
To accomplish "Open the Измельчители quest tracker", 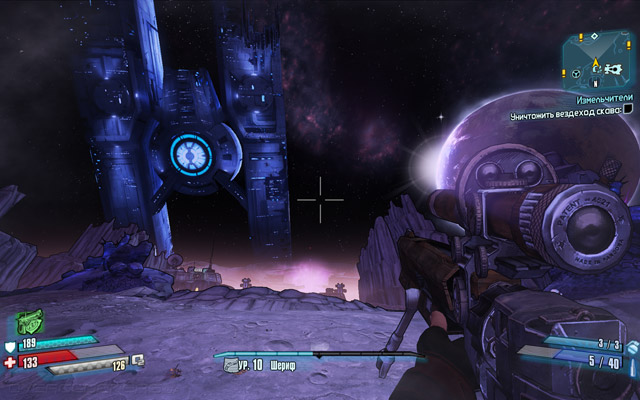I will [603, 100].
